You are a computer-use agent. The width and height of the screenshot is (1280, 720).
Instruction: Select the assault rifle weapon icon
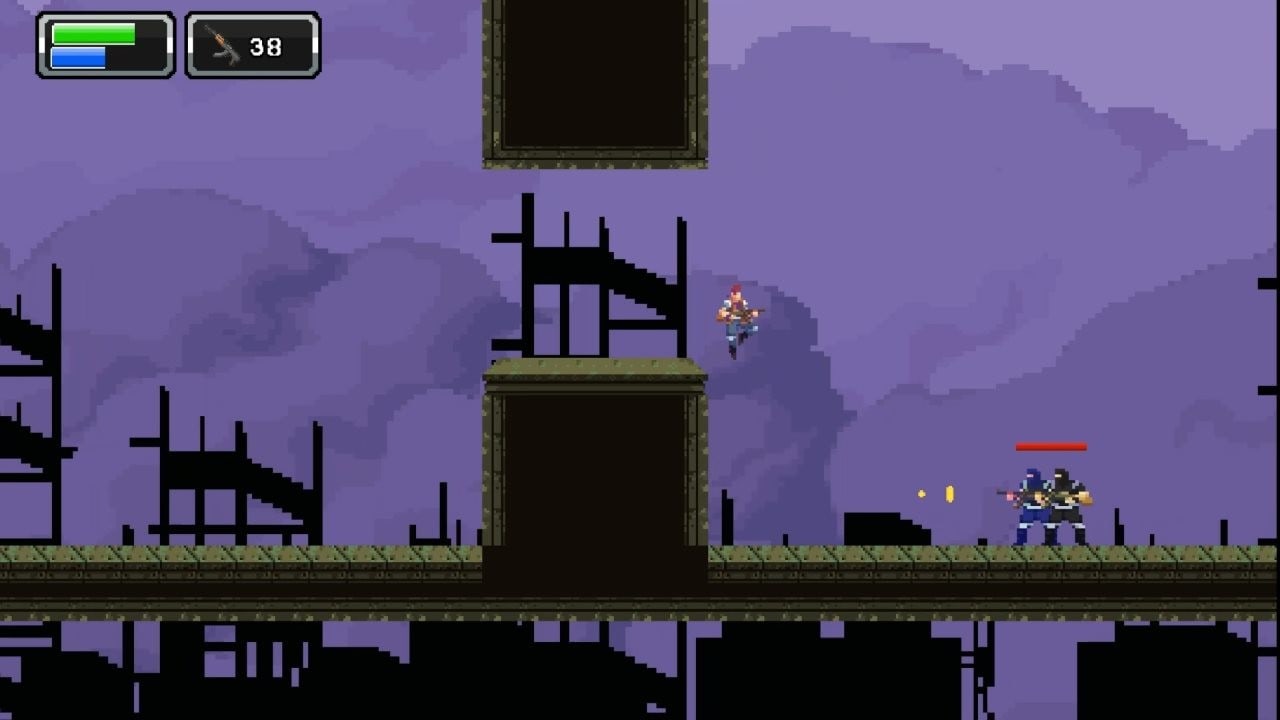222,45
